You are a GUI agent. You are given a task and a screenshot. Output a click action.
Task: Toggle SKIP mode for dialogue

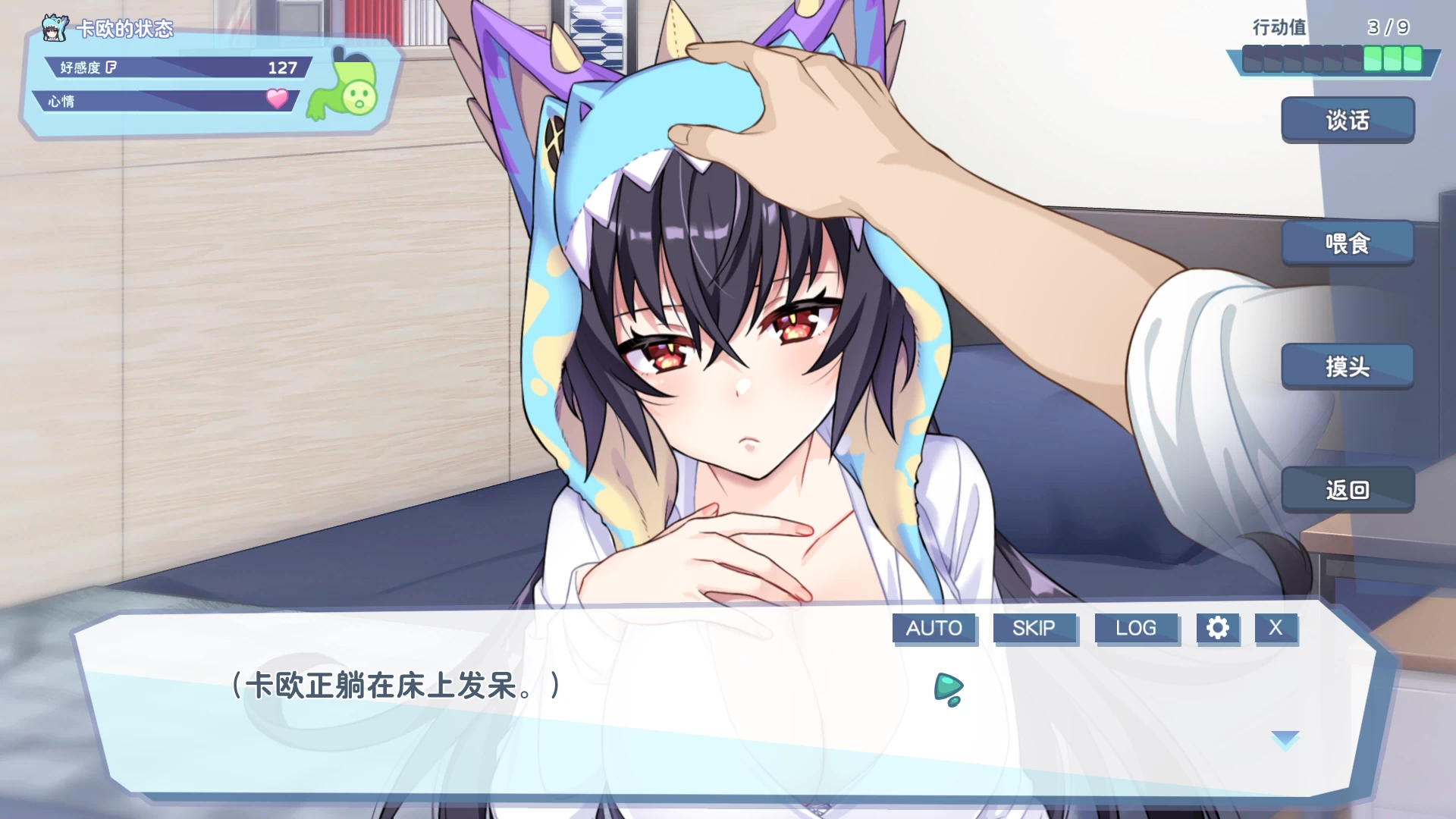[x=1035, y=628]
